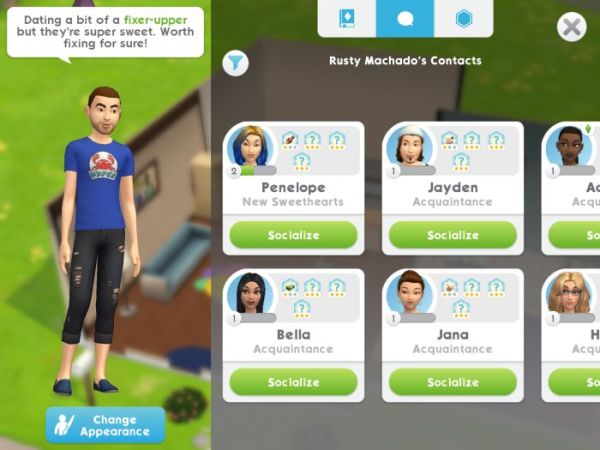600x450 pixels.
Task: Filter the contacts list
Action: click(234, 63)
